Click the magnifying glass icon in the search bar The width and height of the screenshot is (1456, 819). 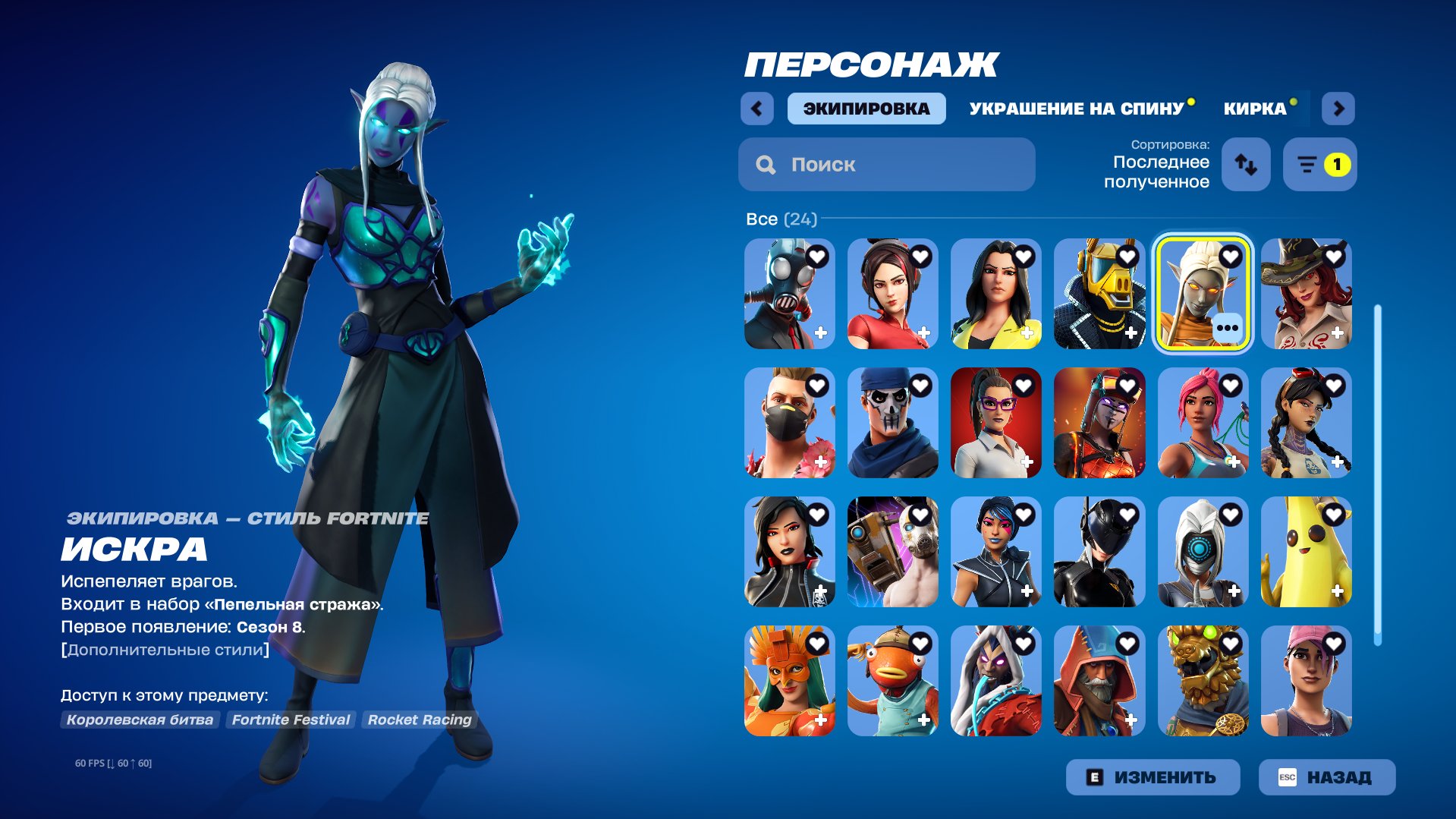point(765,165)
